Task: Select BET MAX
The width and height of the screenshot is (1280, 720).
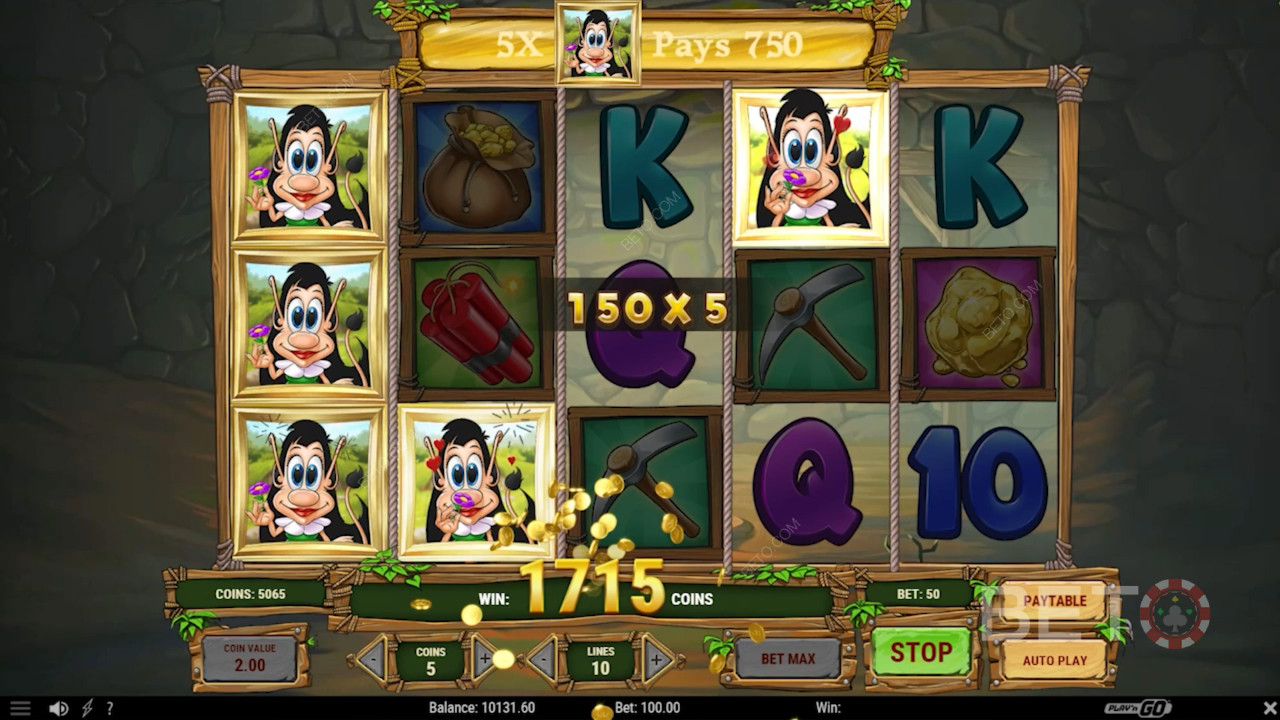Action: click(787, 659)
